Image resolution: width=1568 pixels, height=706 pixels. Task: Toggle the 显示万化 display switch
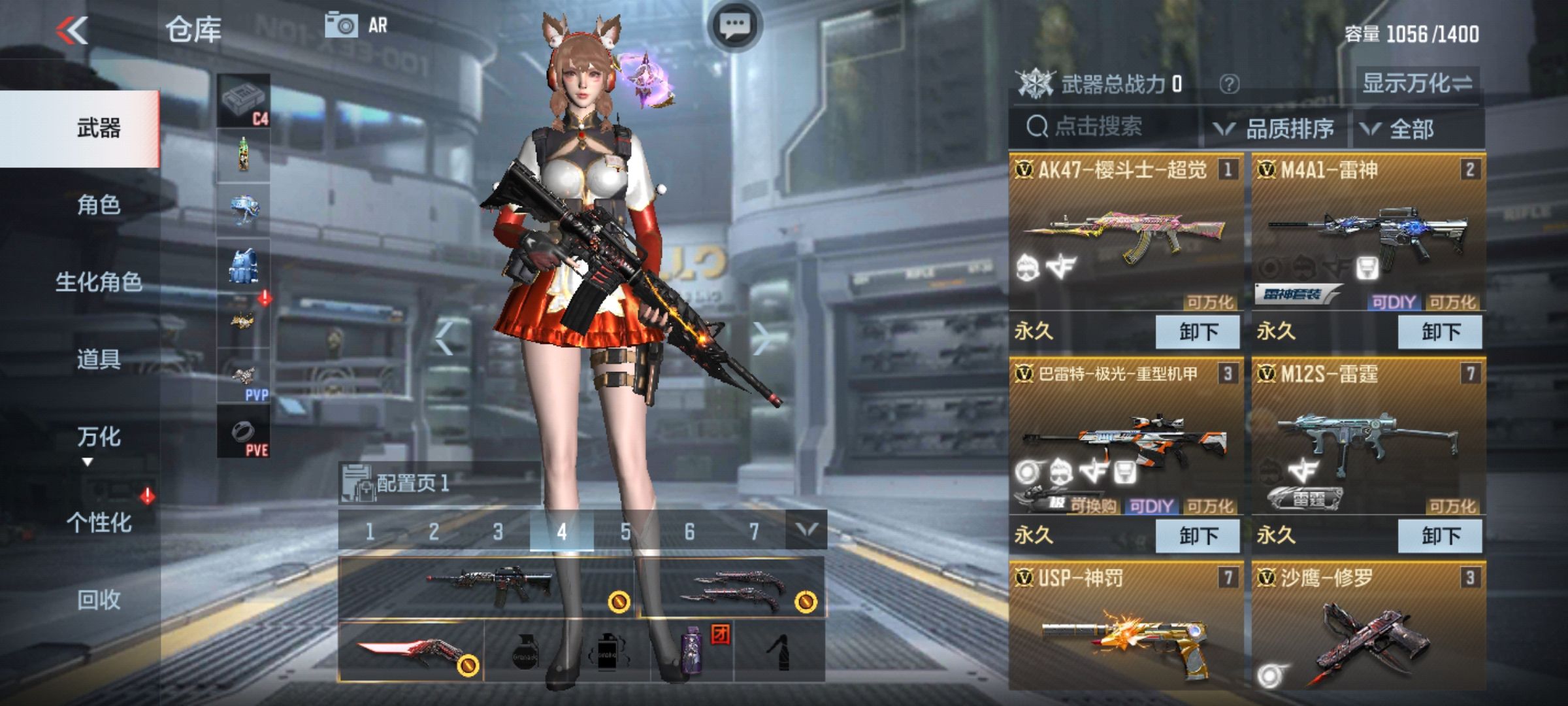tap(1417, 84)
